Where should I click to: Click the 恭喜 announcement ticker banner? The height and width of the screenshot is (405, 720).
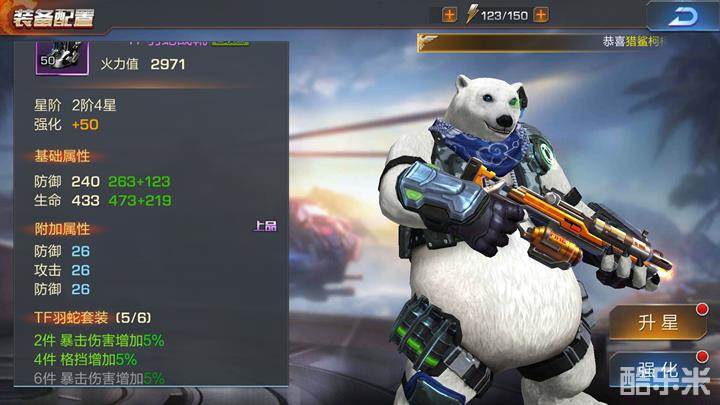pyautogui.click(x=566, y=42)
